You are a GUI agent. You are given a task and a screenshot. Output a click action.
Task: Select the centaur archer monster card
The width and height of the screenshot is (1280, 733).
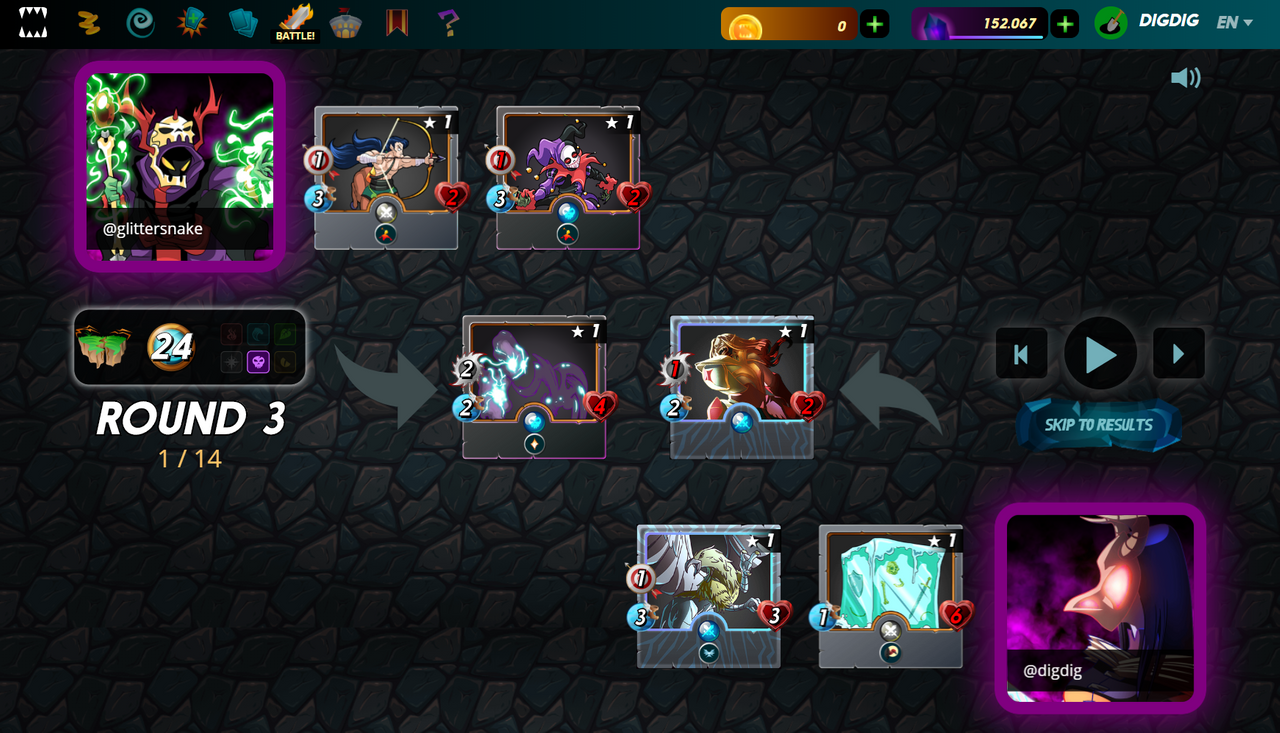[x=386, y=177]
